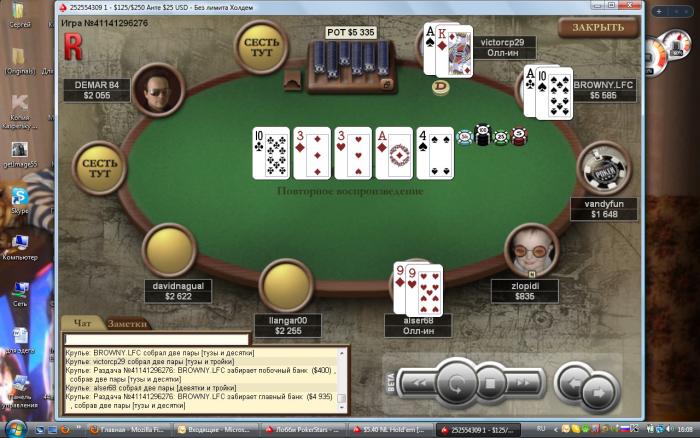
Task: Go to the previous hand with left arrow
Action: [x=573, y=379]
